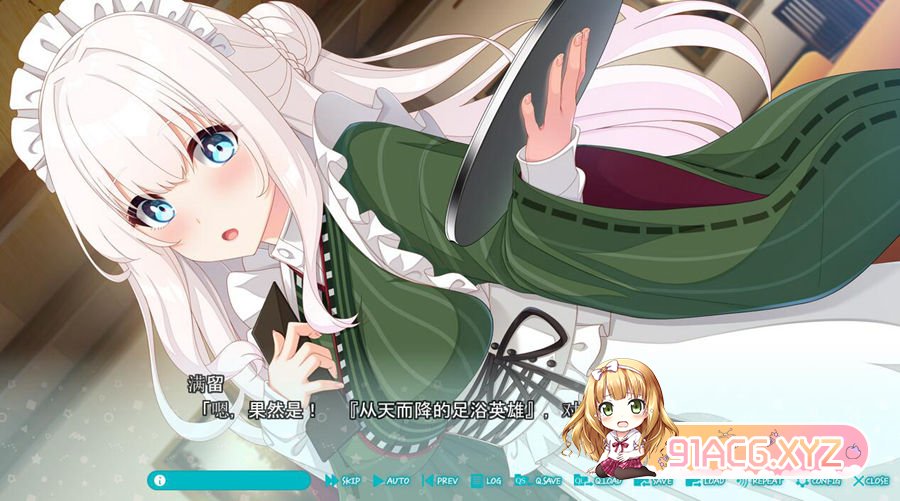The height and width of the screenshot is (501, 900).
Task: Open the LOAD game menu
Action: [707, 481]
